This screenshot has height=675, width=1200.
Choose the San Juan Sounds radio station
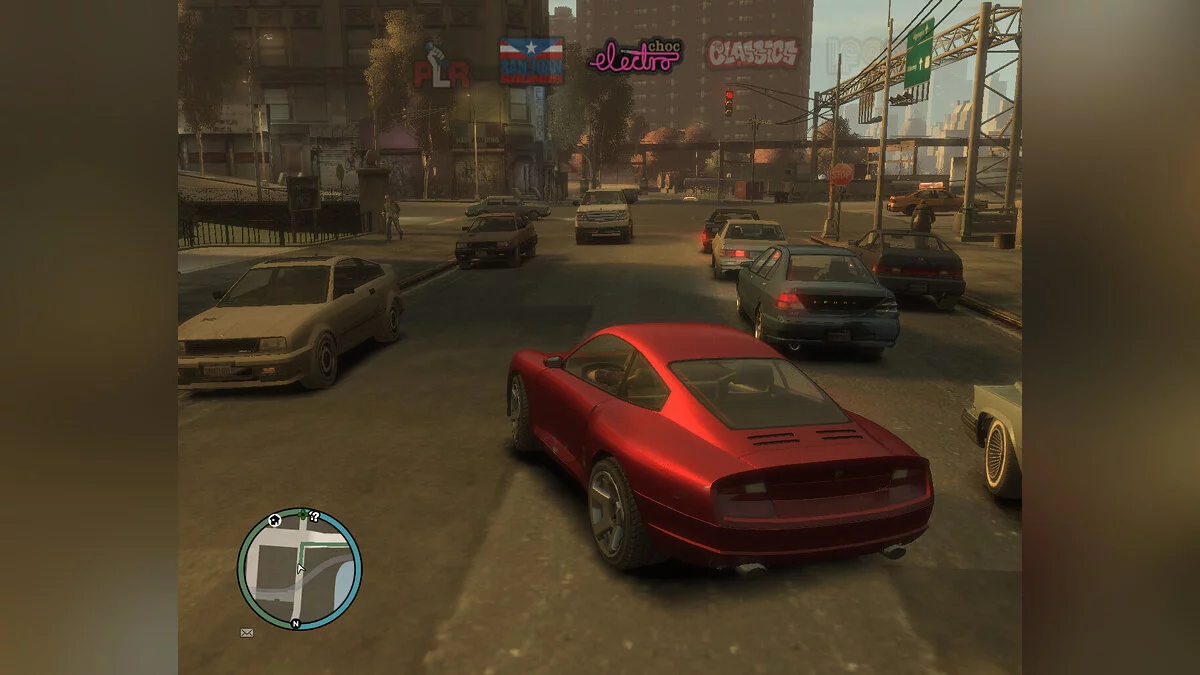(x=531, y=61)
